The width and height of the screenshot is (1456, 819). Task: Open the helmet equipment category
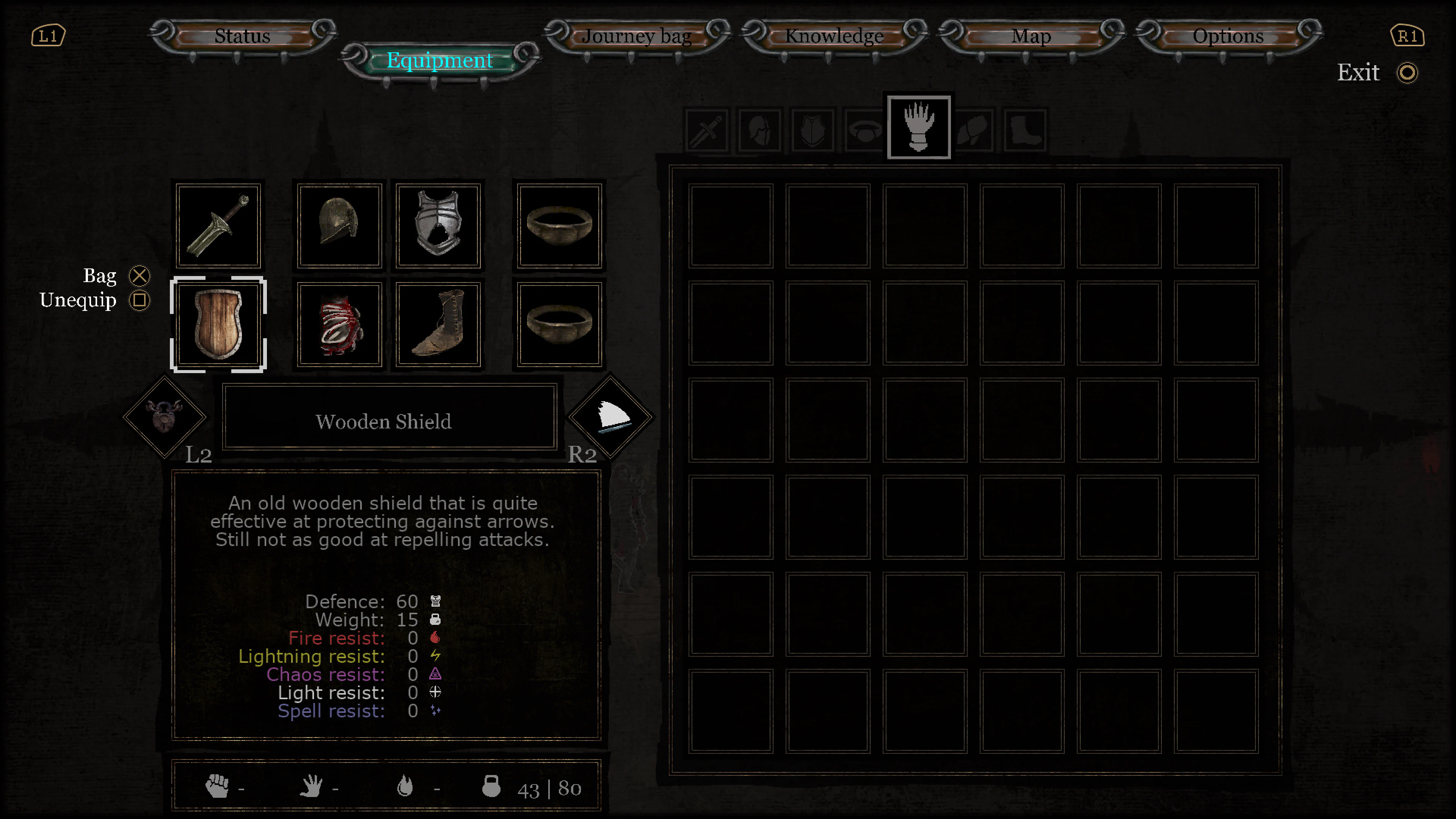[759, 130]
